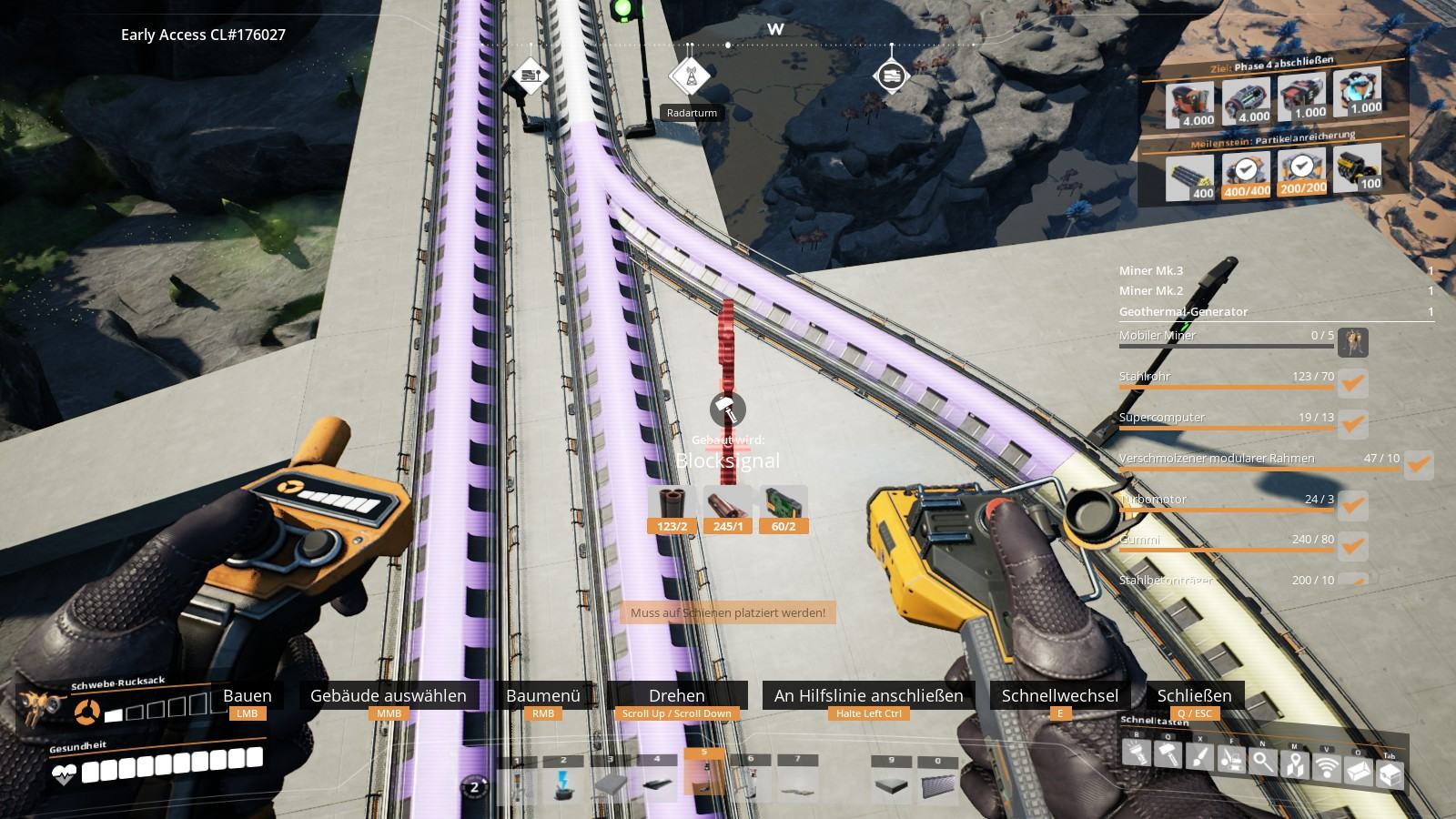This screenshot has height=819, width=1456.
Task: Open the paintbrush customizer shortcut
Action: click(x=1199, y=757)
